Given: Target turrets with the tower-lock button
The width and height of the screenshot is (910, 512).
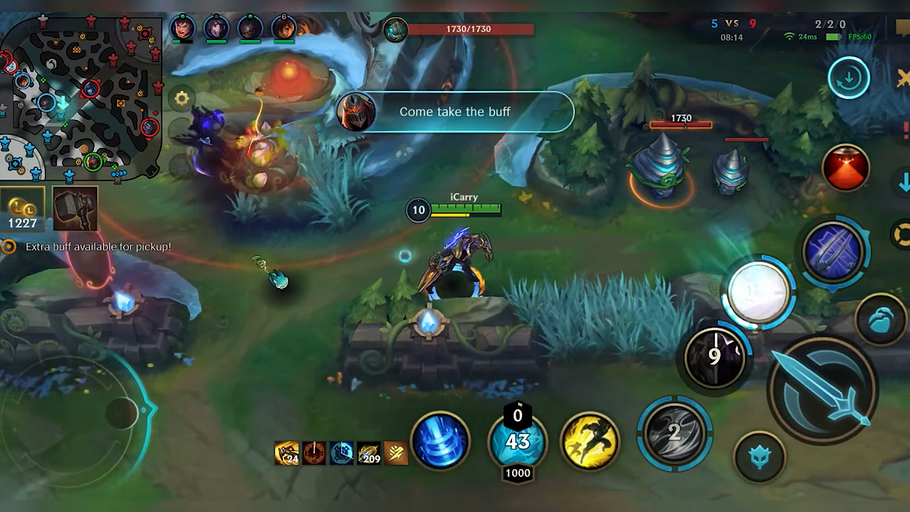Looking at the screenshot, I should click(x=881, y=318).
